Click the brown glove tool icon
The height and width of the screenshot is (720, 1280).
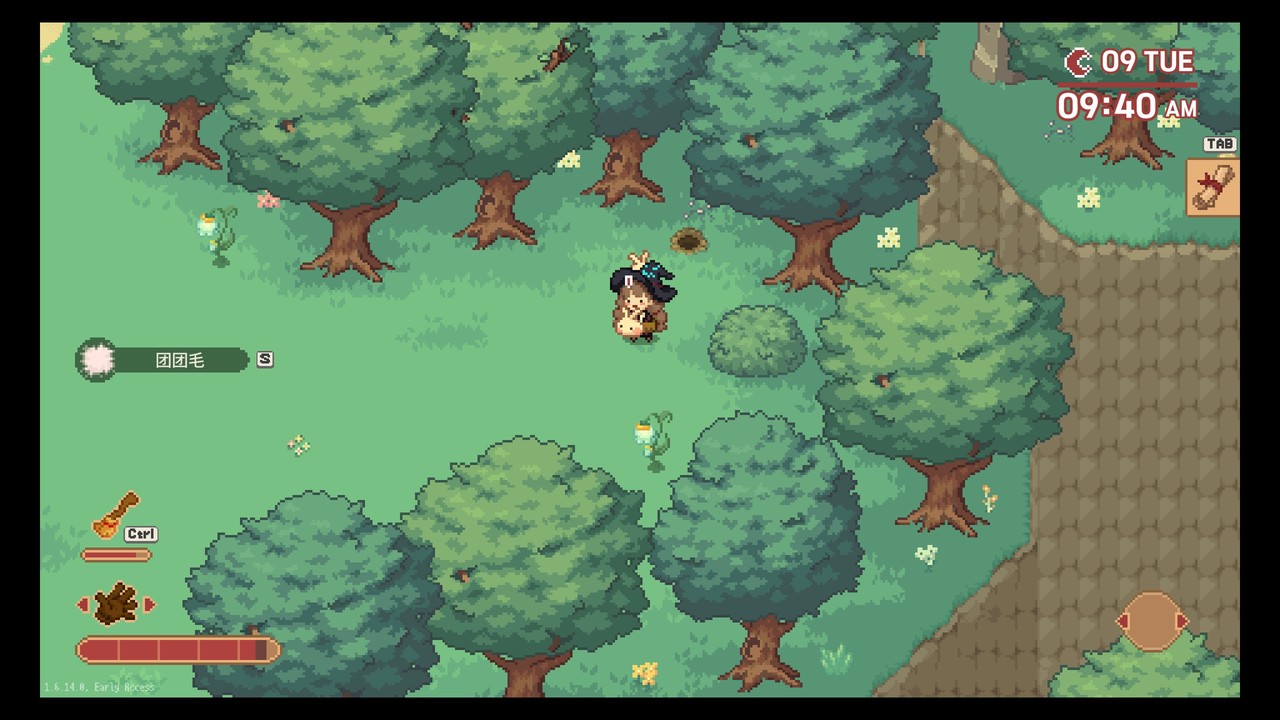[x=115, y=604]
